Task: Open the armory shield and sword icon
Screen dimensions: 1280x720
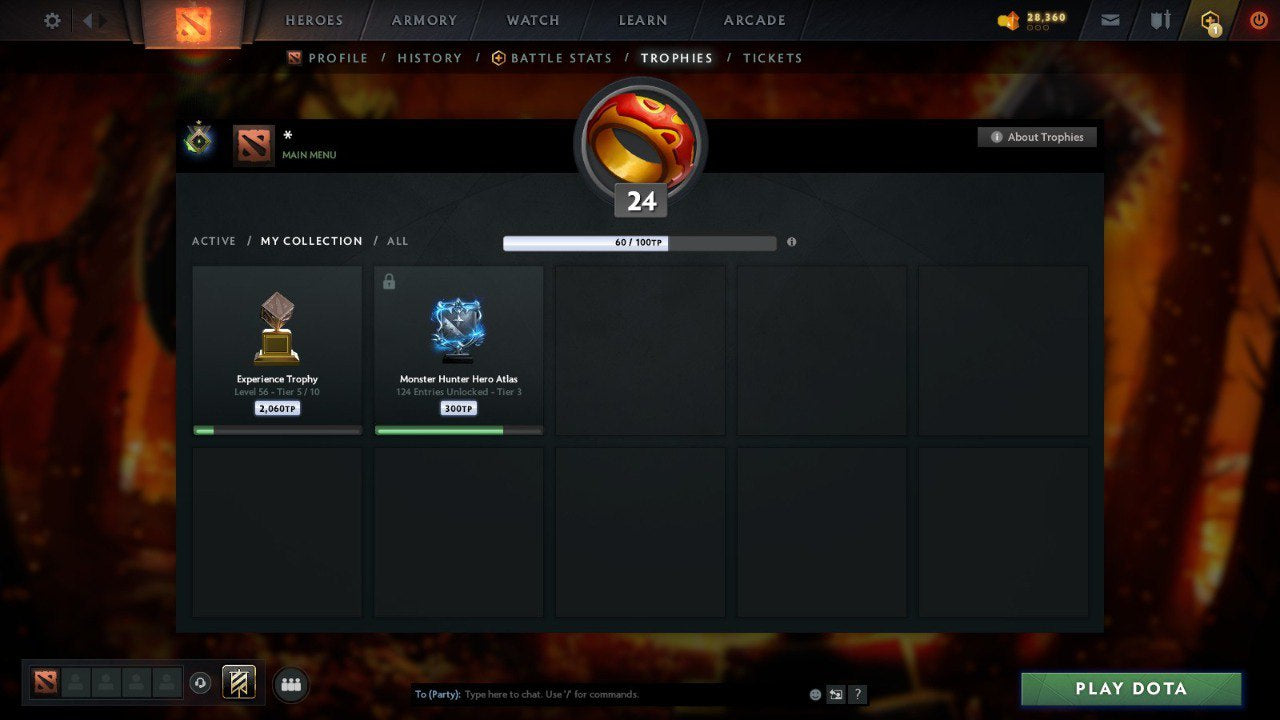Action: click(1159, 20)
